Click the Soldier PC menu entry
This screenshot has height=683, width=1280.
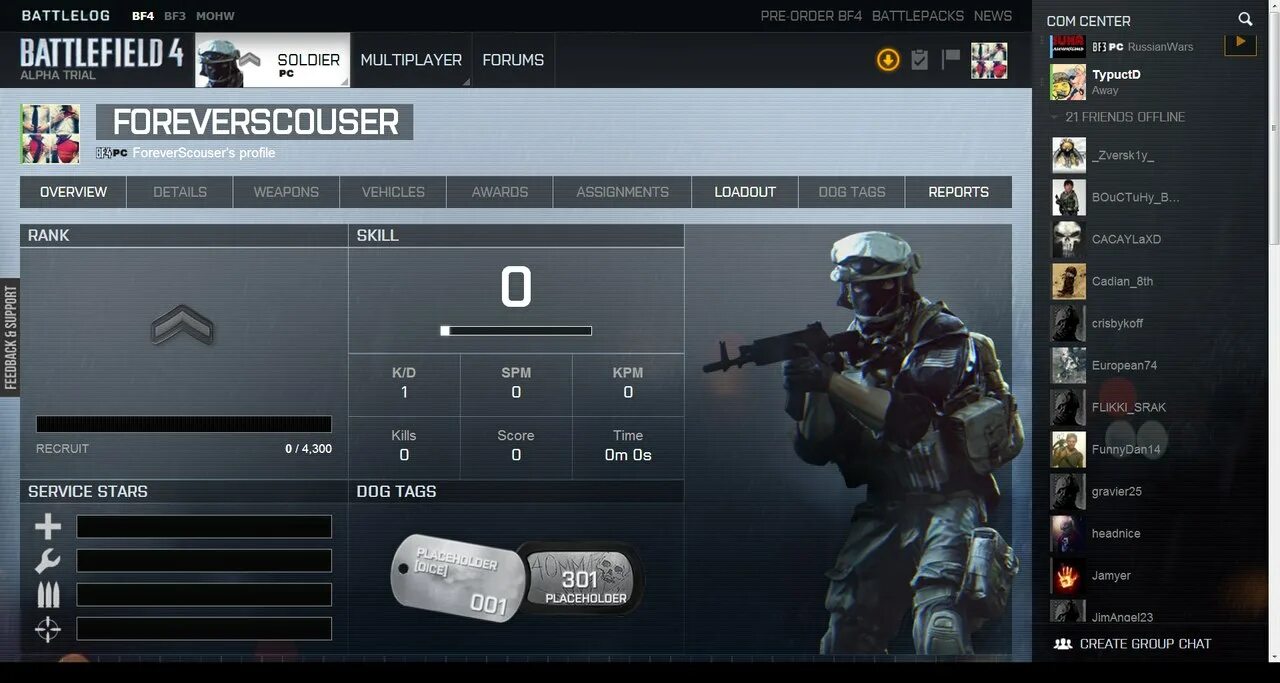click(x=273, y=61)
